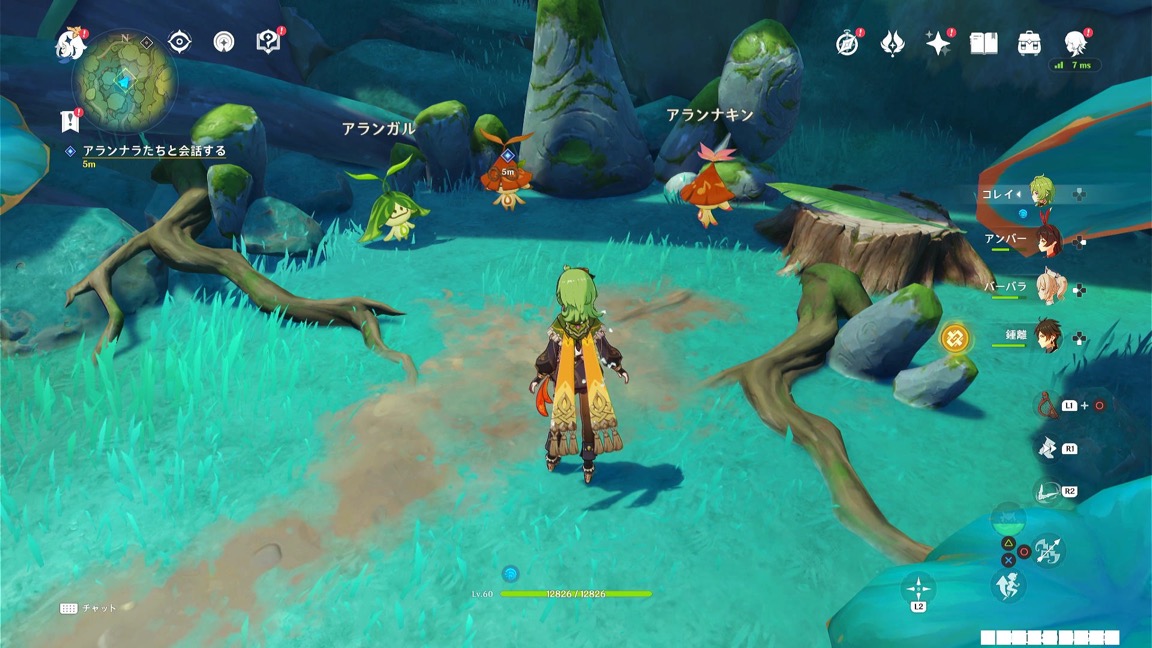Activate the elemental sight eye icon
Viewport: 1152px width, 648px height.
point(180,41)
